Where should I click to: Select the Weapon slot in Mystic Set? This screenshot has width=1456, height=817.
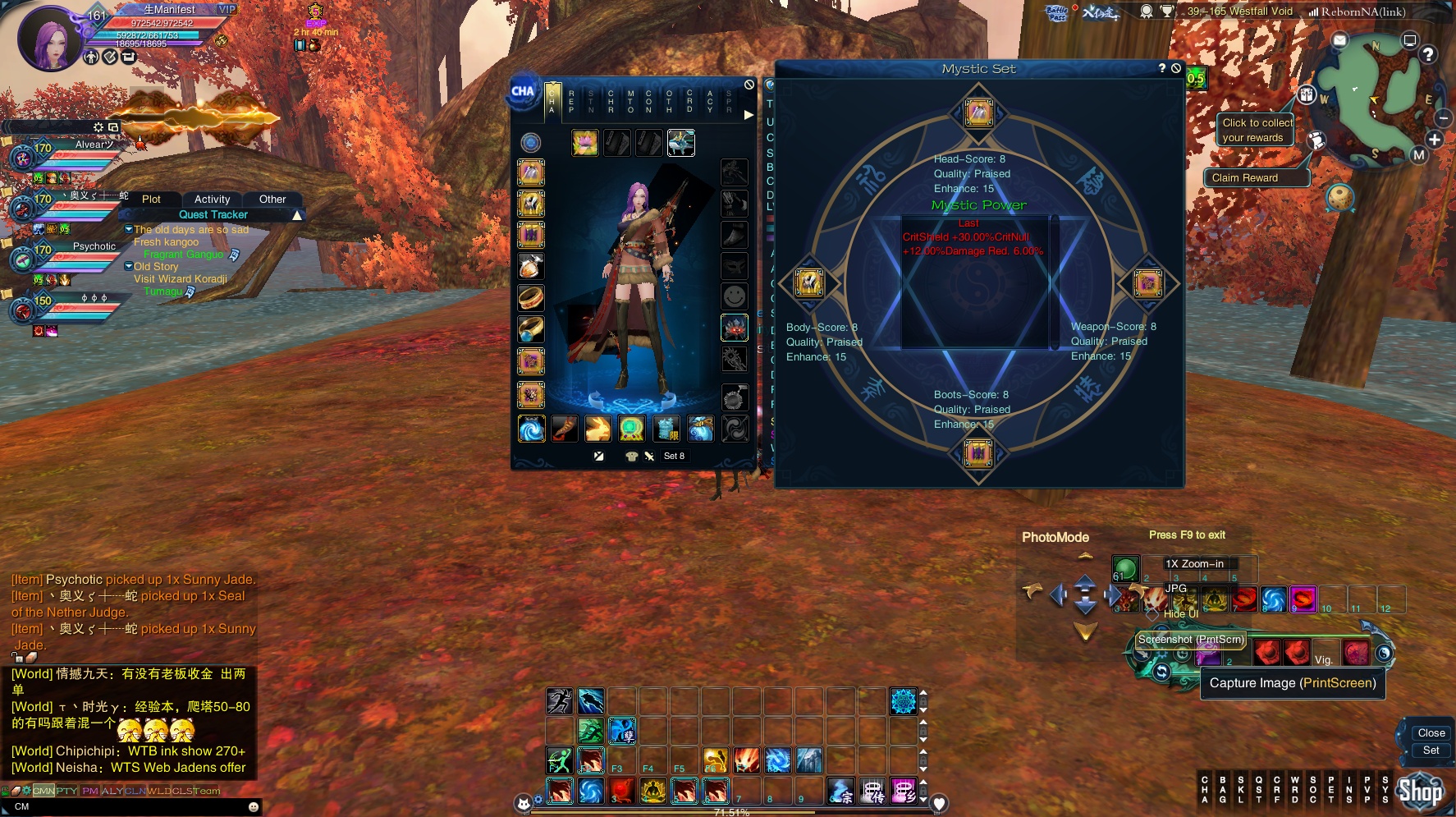pyautogui.click(x=1147, y=283)
